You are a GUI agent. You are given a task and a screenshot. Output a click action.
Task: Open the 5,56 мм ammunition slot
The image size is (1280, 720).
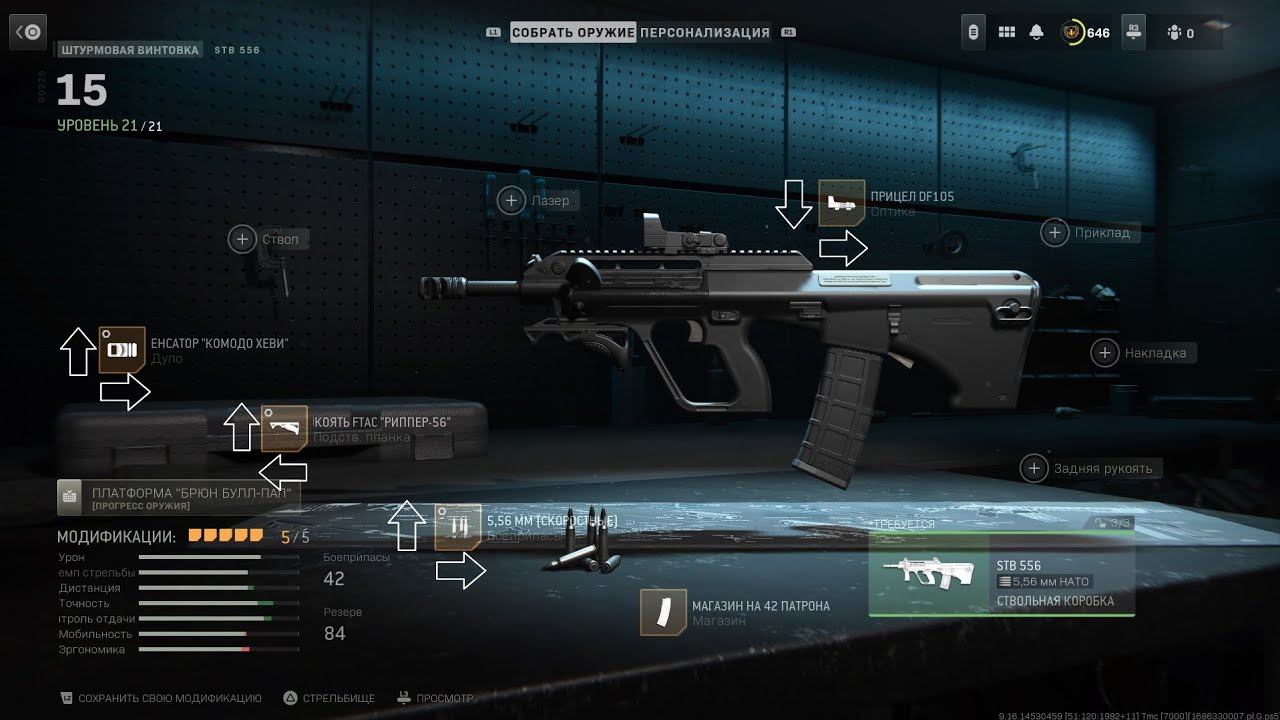click(x=458, y=527)
